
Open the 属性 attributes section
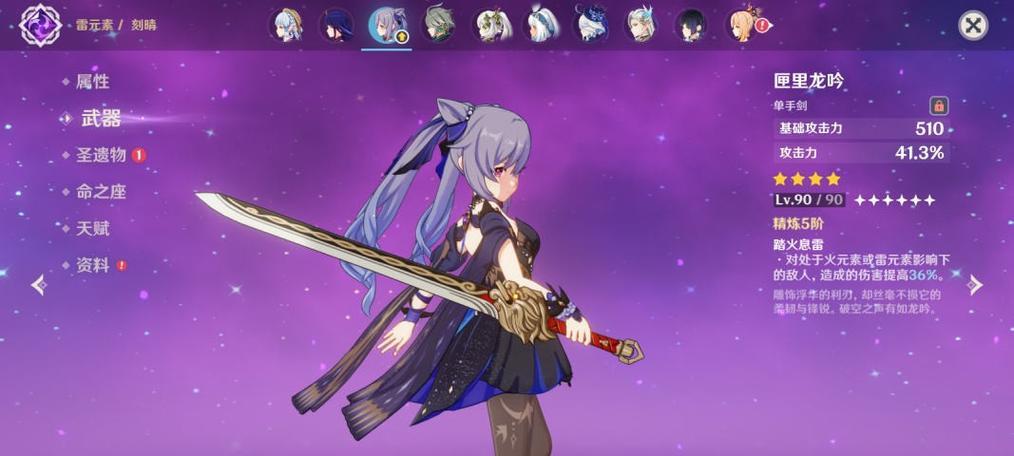(x=92, y=81)
